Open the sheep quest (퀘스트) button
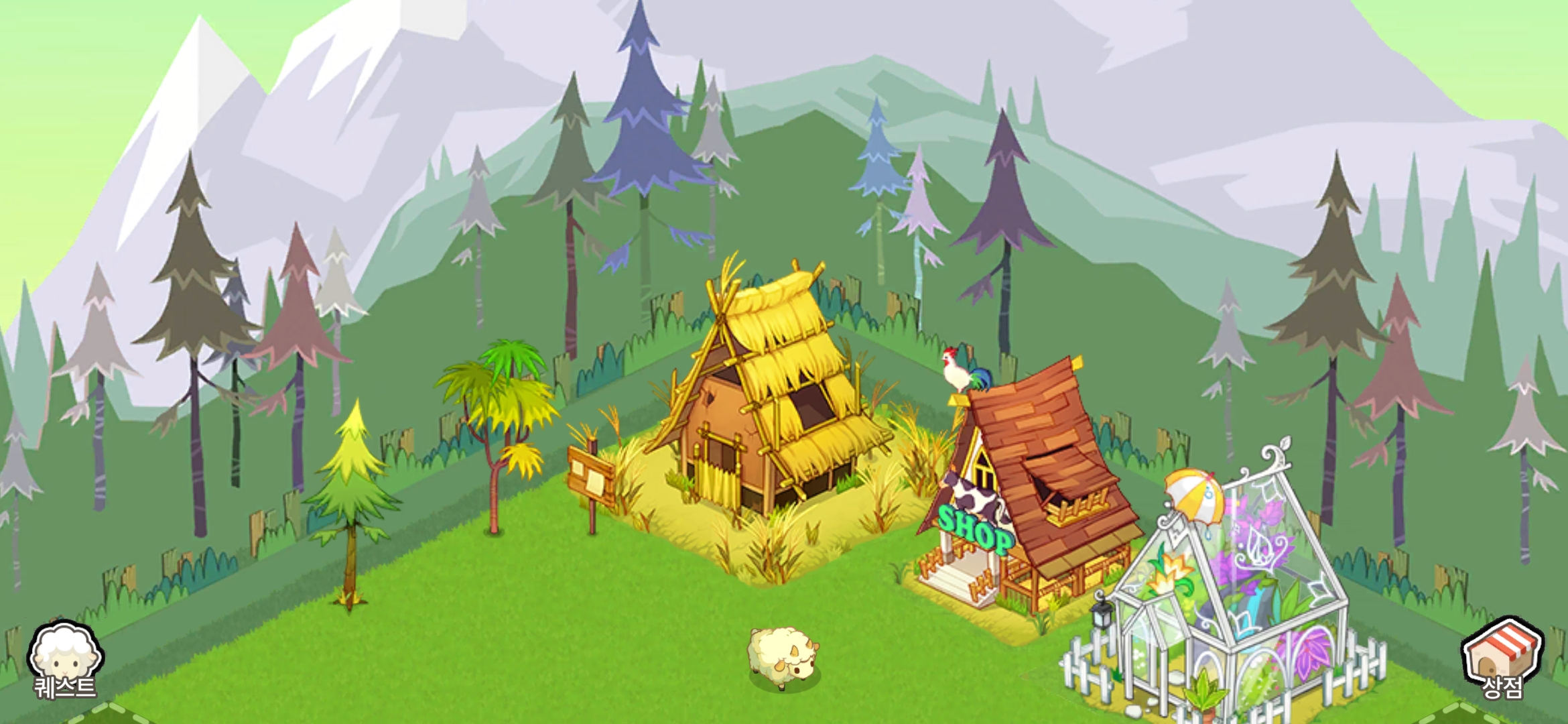The height and width of the screenshot is (724, 1568). [x=65, y=660]
